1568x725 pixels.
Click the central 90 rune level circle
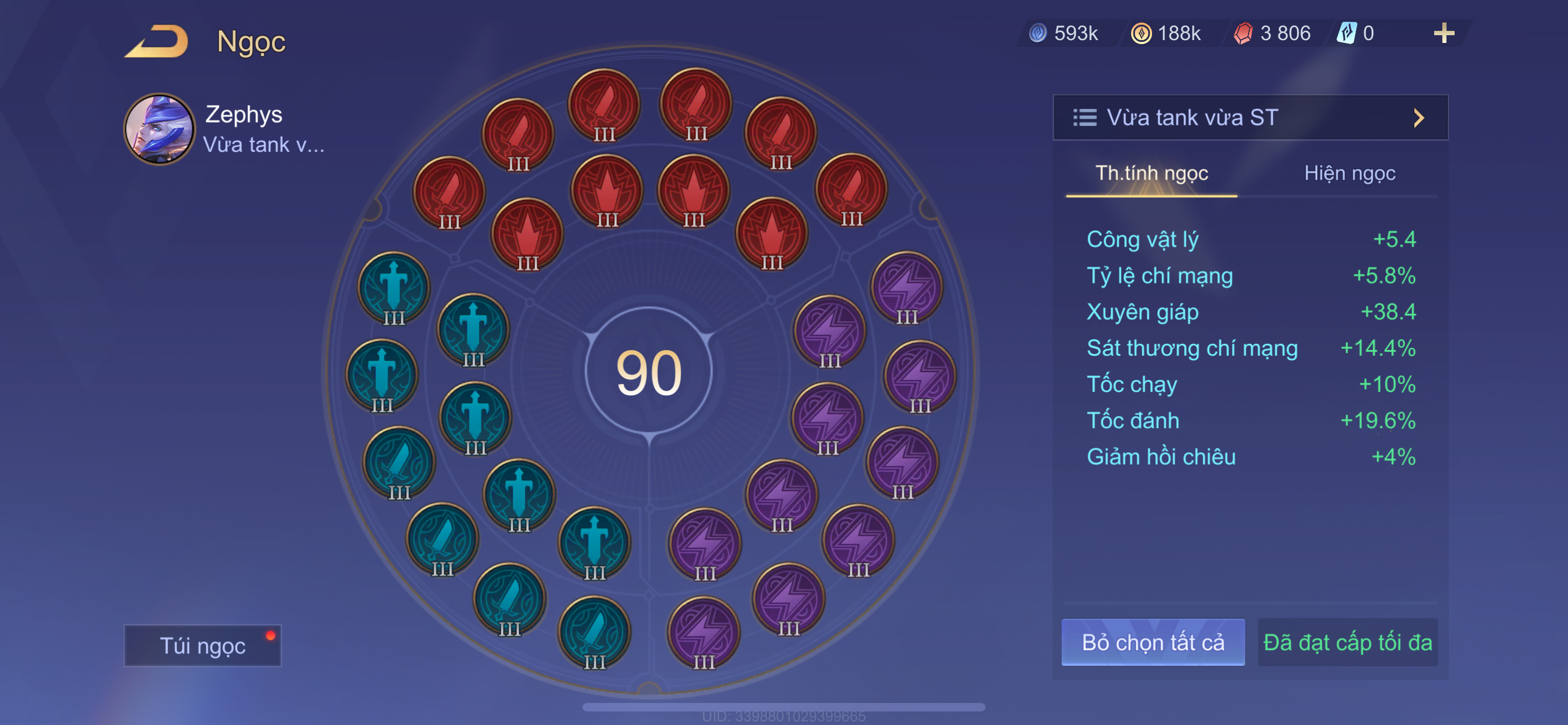[x=649, y=372]
